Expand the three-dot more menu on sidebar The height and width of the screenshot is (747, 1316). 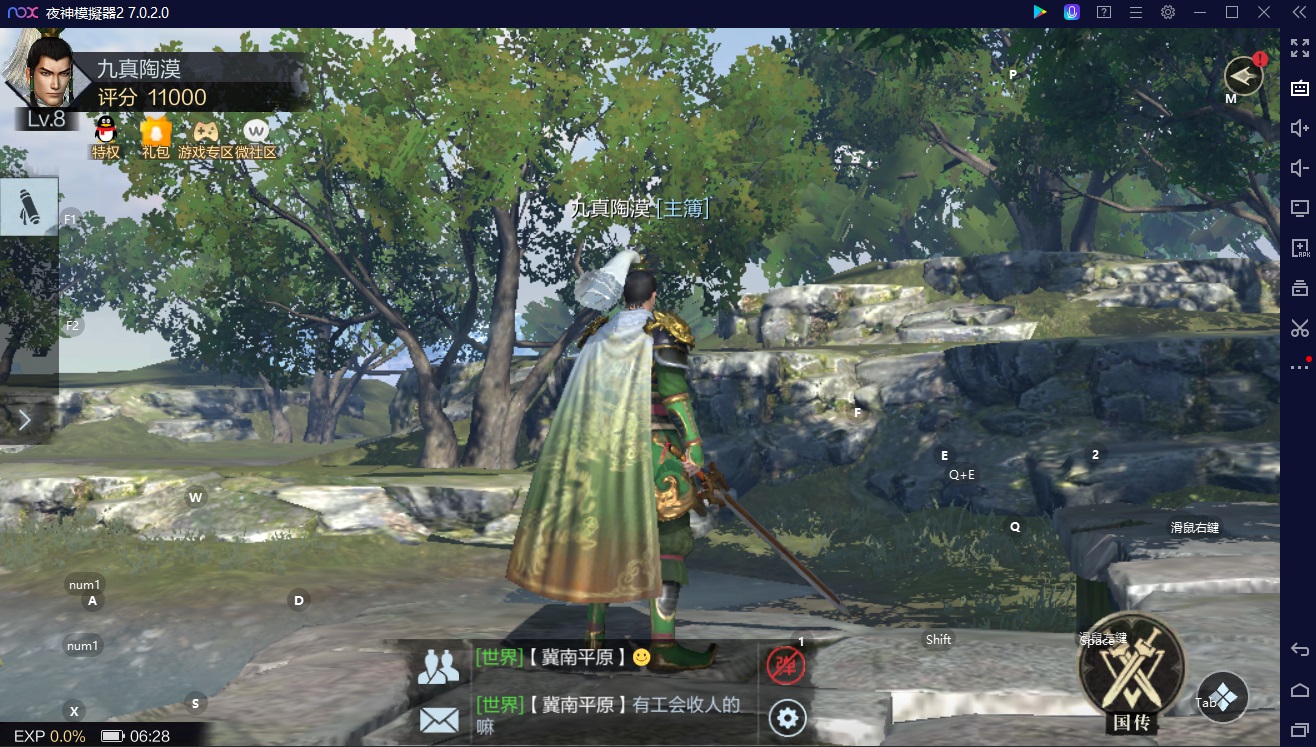click(1297, 368)
